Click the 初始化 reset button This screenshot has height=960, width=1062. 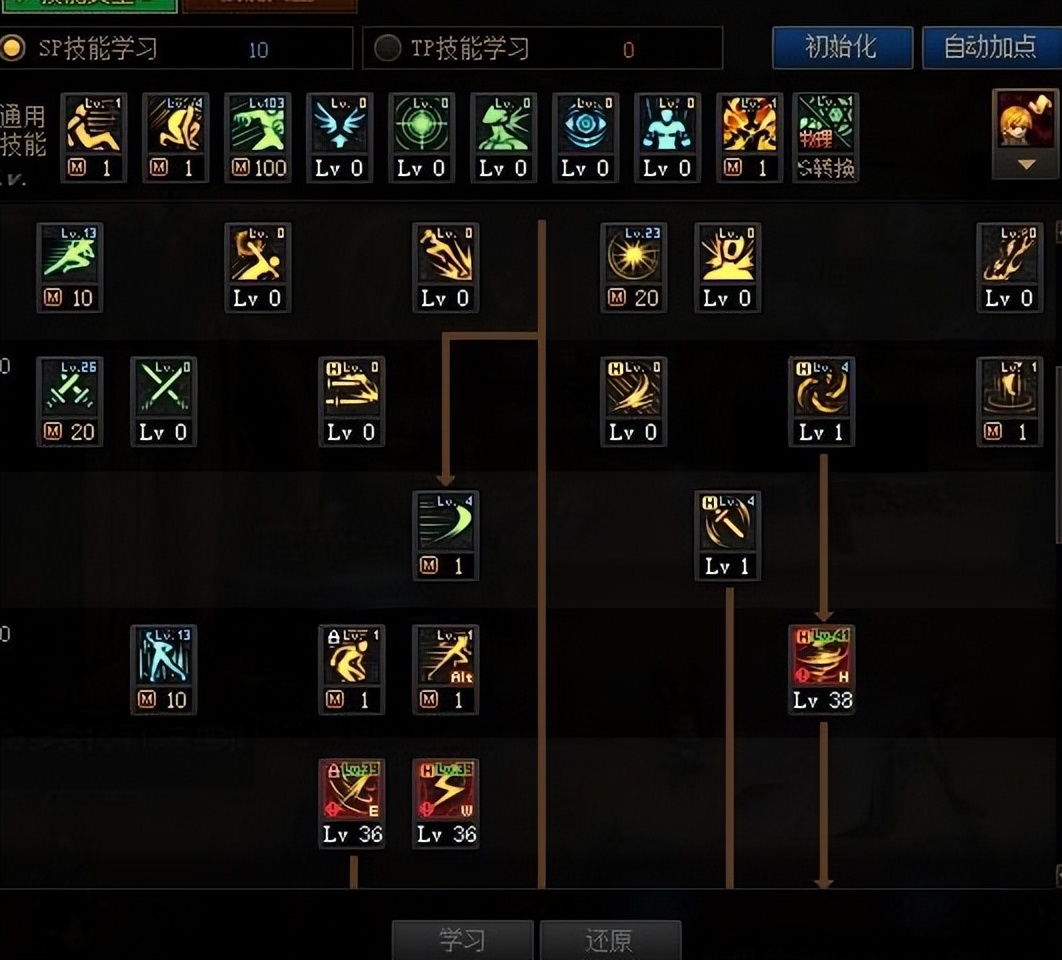pyautogui.click(x=841, y=47)
